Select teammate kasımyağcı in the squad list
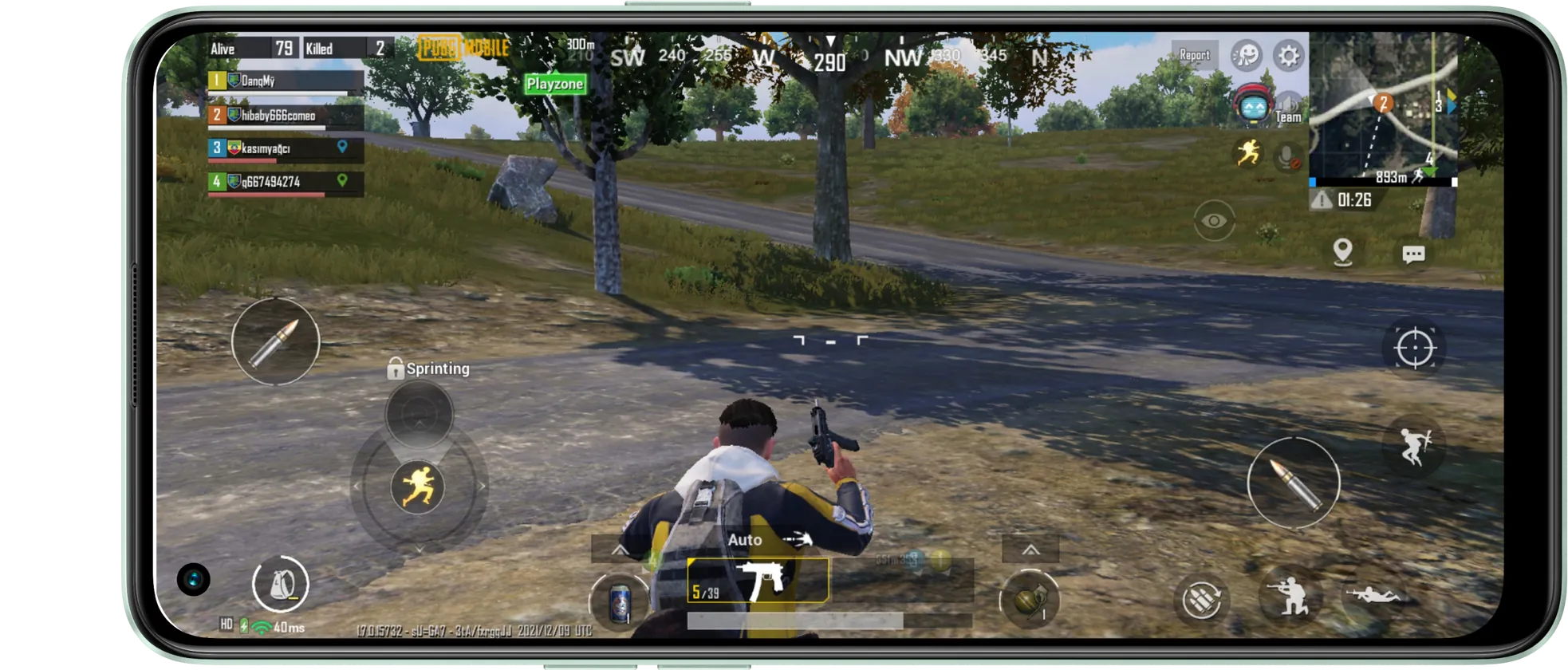The width and height of the screenshot is (1568, 670). pos(286,148)
